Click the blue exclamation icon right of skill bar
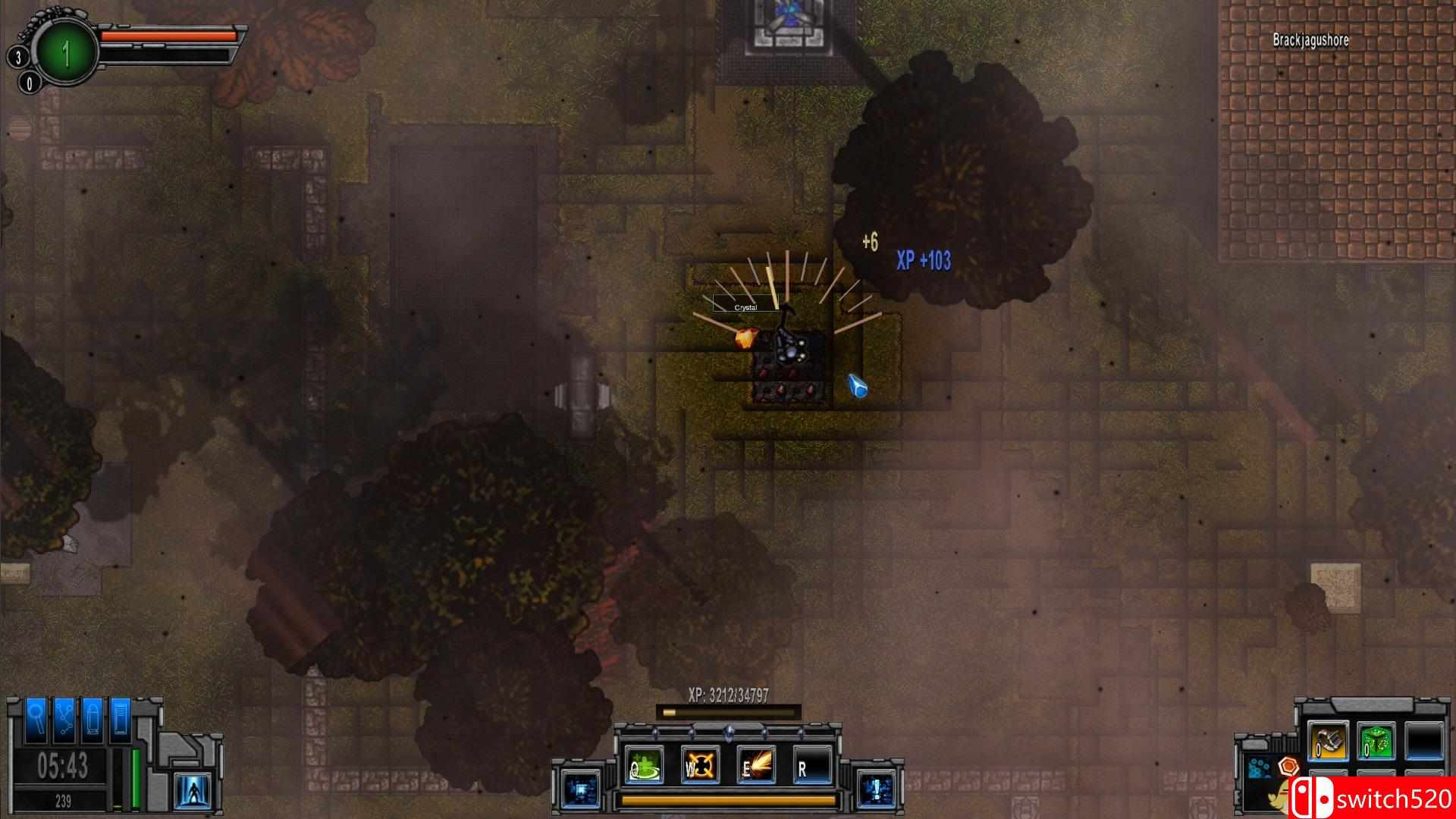1456x819 pixels. pos(876,789)
